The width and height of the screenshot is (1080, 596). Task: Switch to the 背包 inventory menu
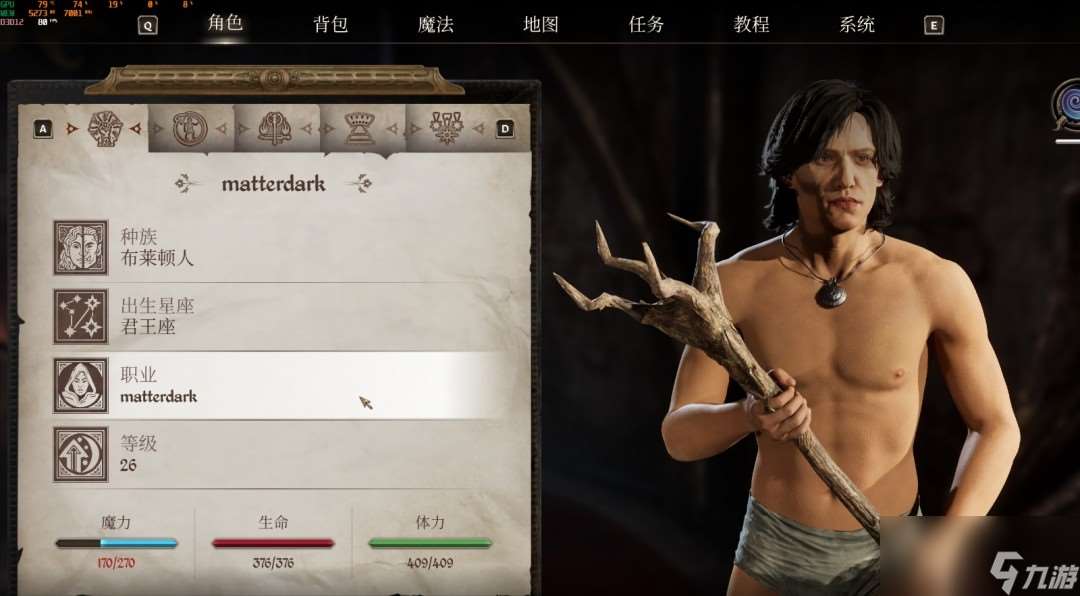pyautogui.click(x=330, y=24)
